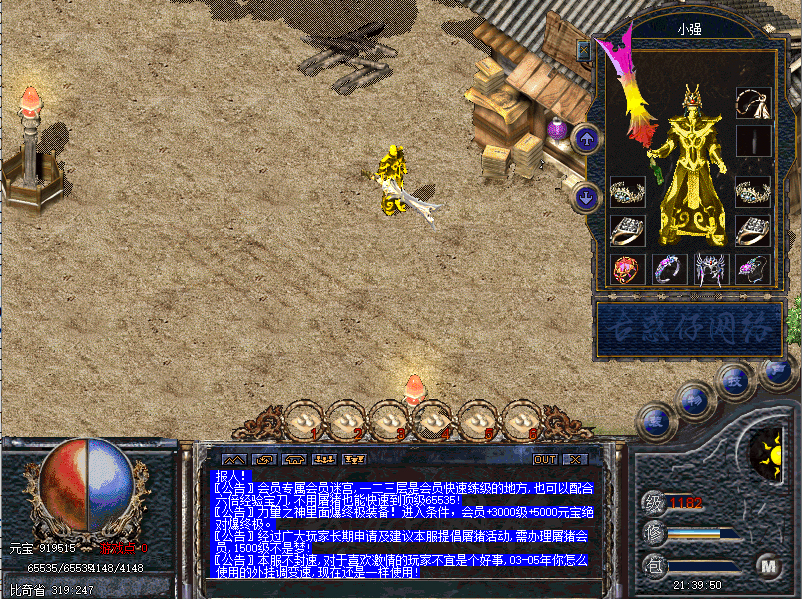Close the game via chat bar X
This screenshot has width=802, height=599.
coord(573,459)
